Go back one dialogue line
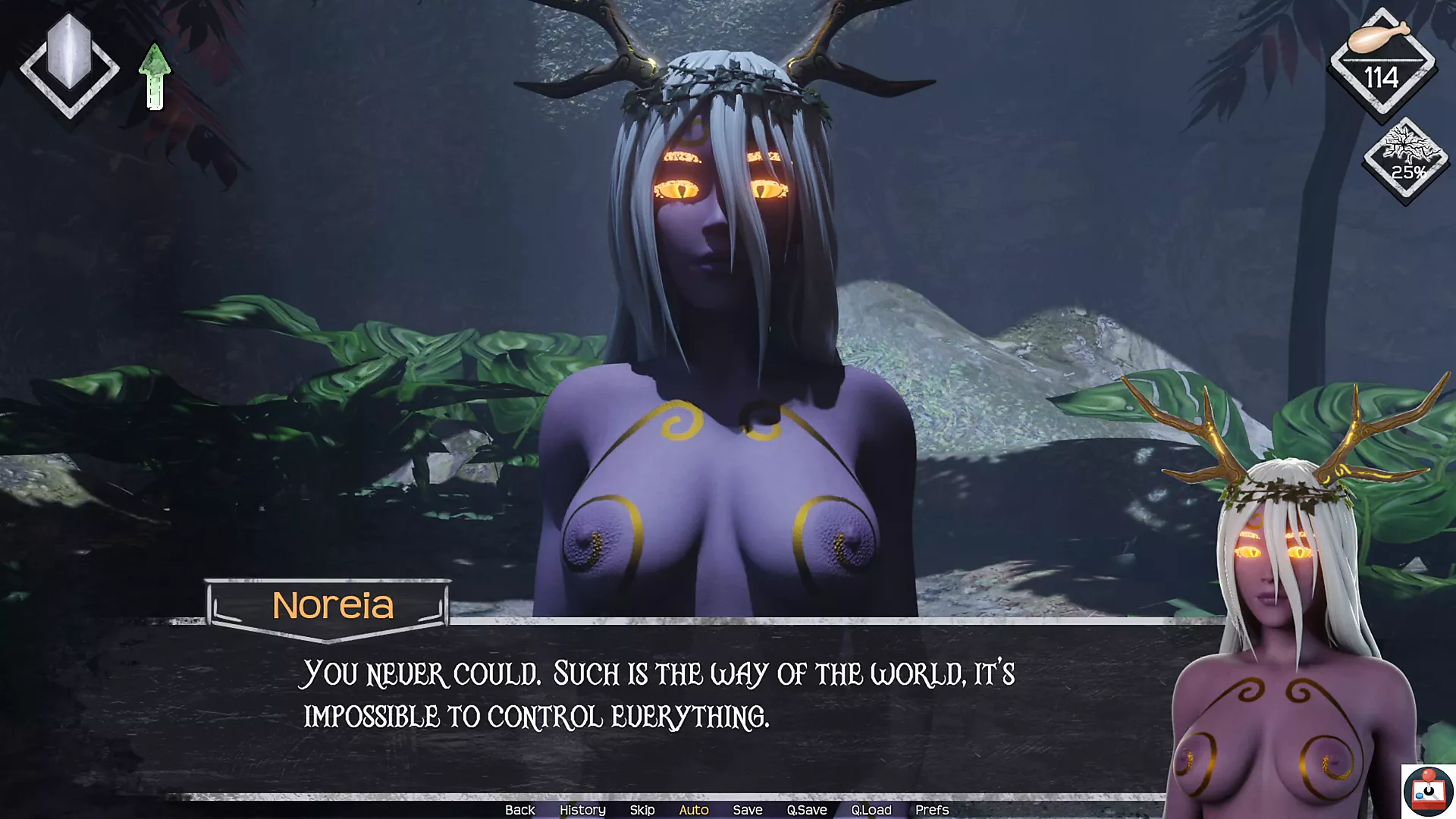The image size is (1456, 819). tap(519, 810)
